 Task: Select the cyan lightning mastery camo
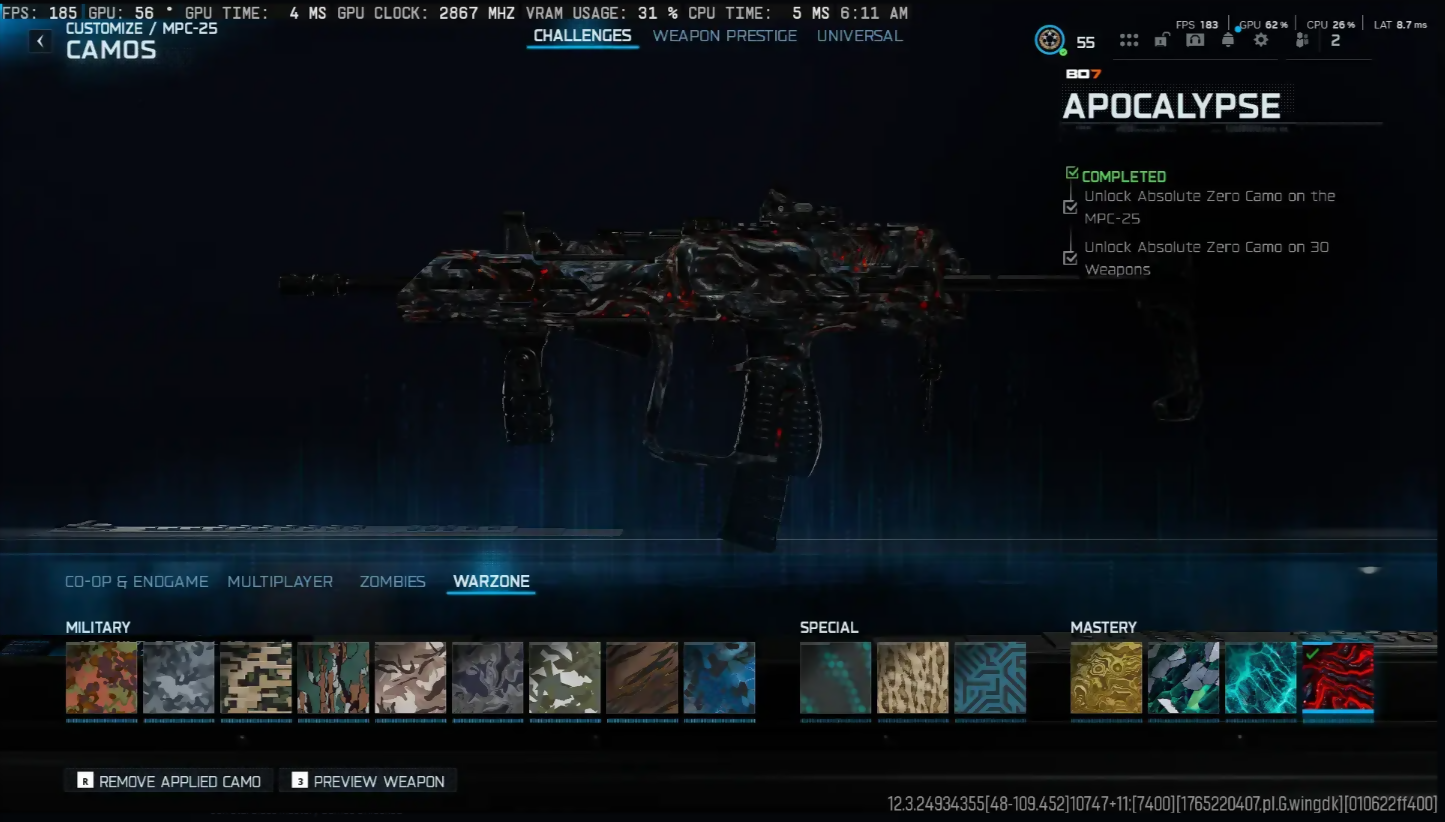click(1260, 678)
